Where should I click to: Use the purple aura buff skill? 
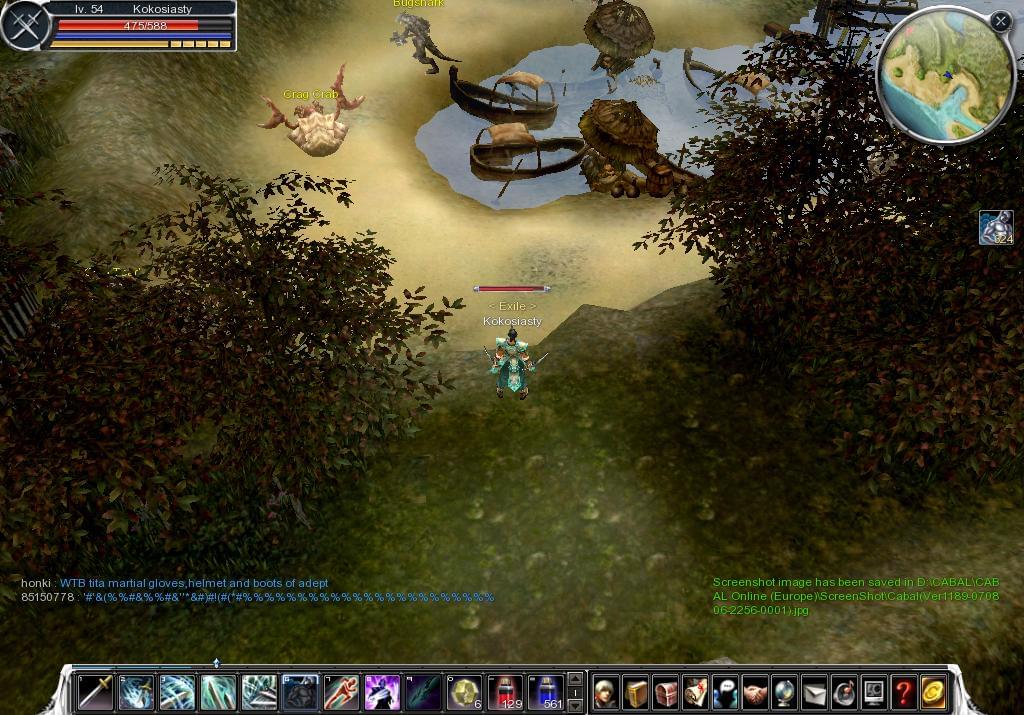381,692
